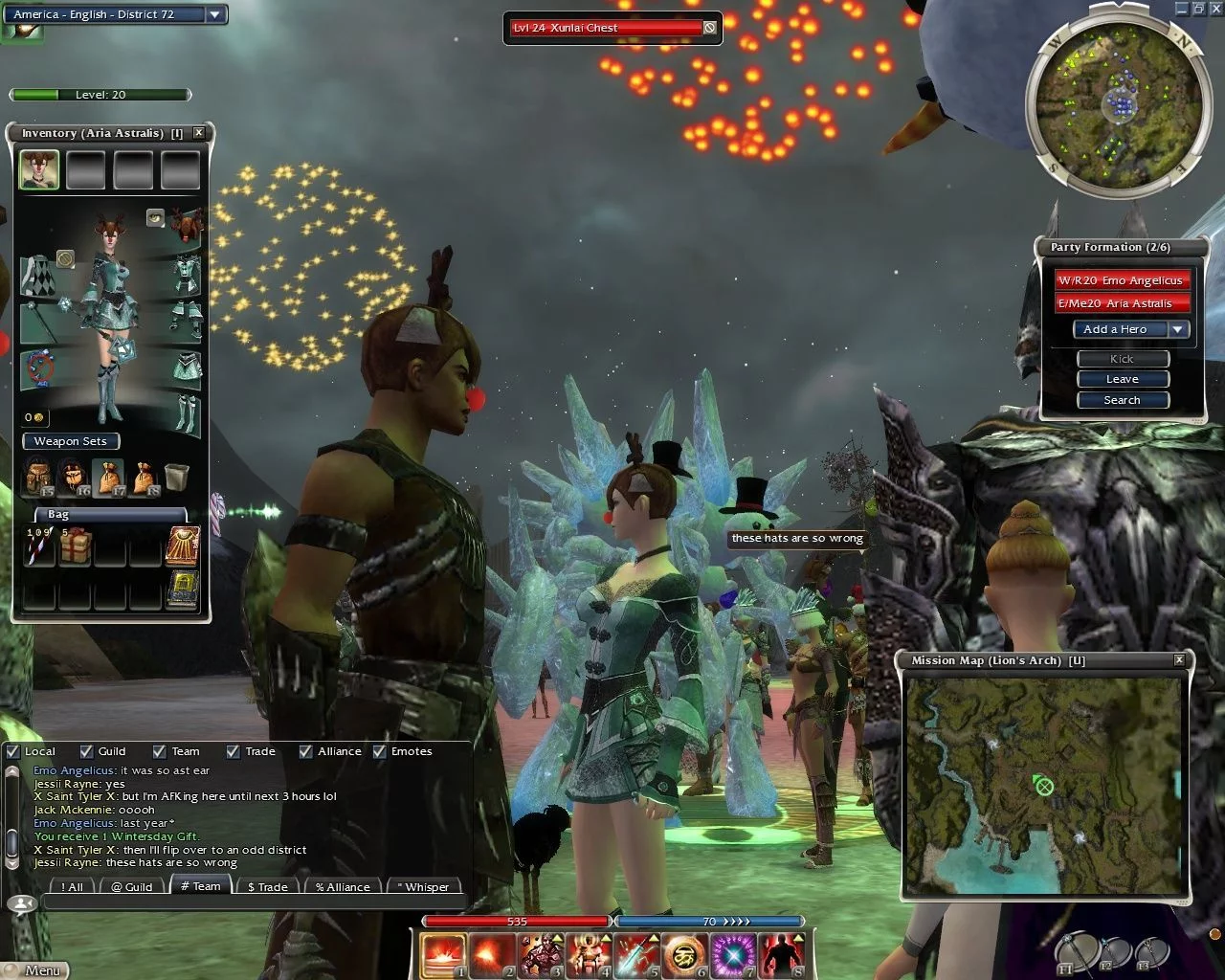Select the candy cane item in bag

point(39,546)
